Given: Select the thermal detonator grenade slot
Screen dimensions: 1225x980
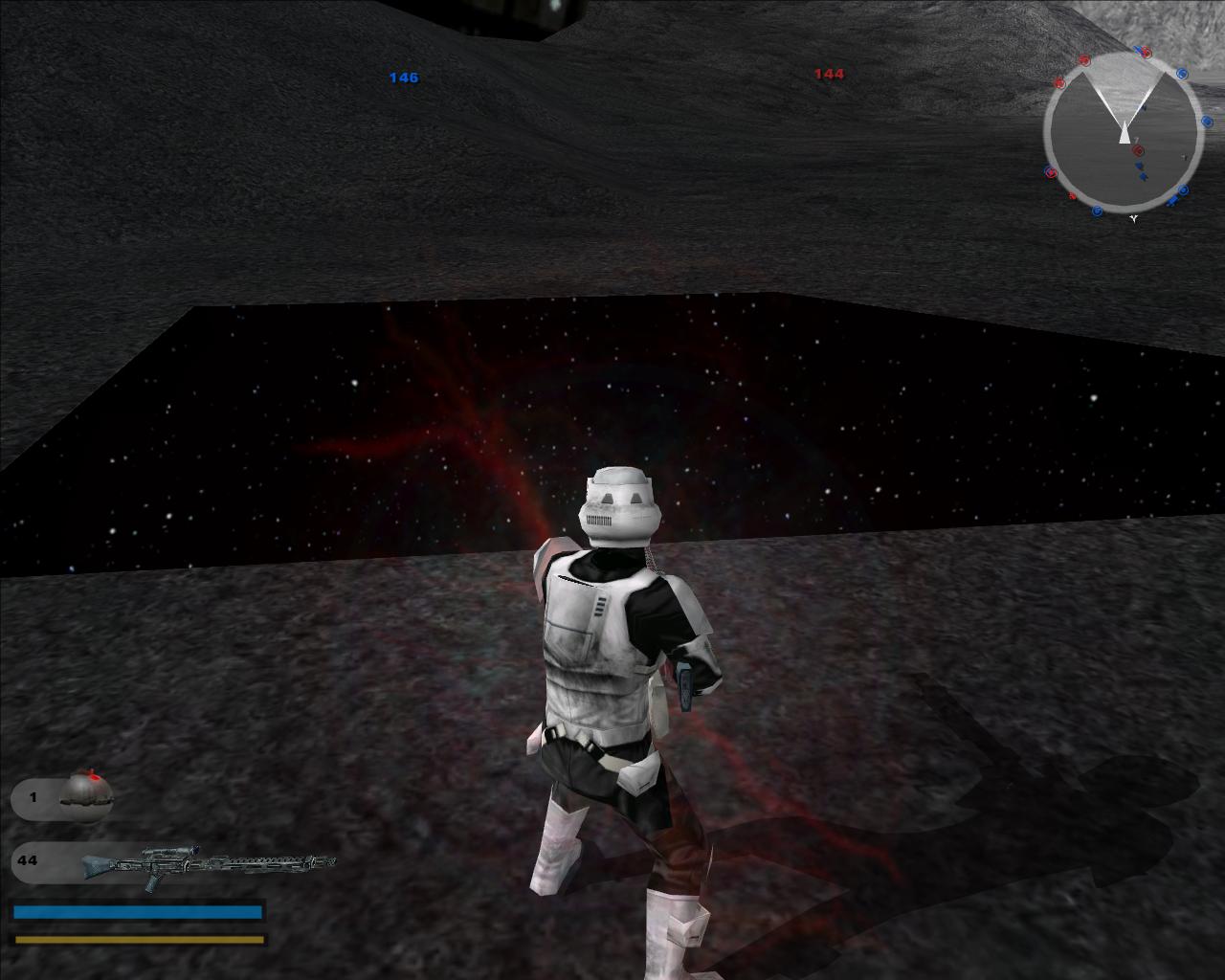Looking at the screenshot, I should click(x=63, y=796).
